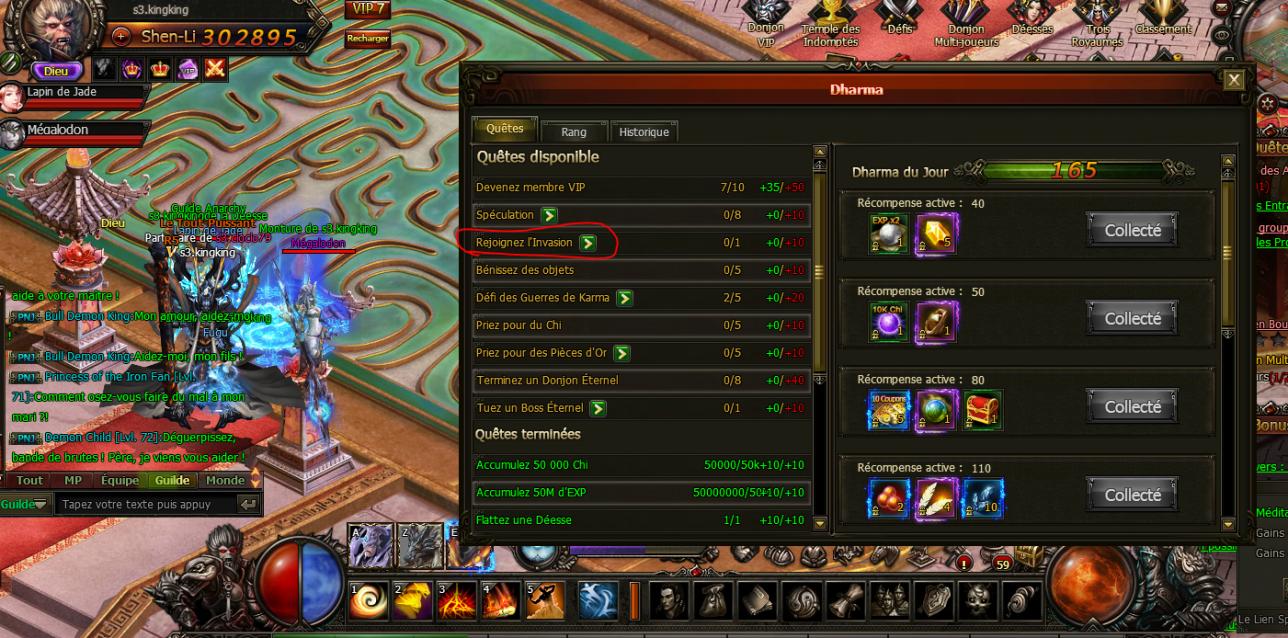The height and width of the screenshot is (638, 1288).
Task: Open the VIP 7 panel
Action: [x=367, y=10]
